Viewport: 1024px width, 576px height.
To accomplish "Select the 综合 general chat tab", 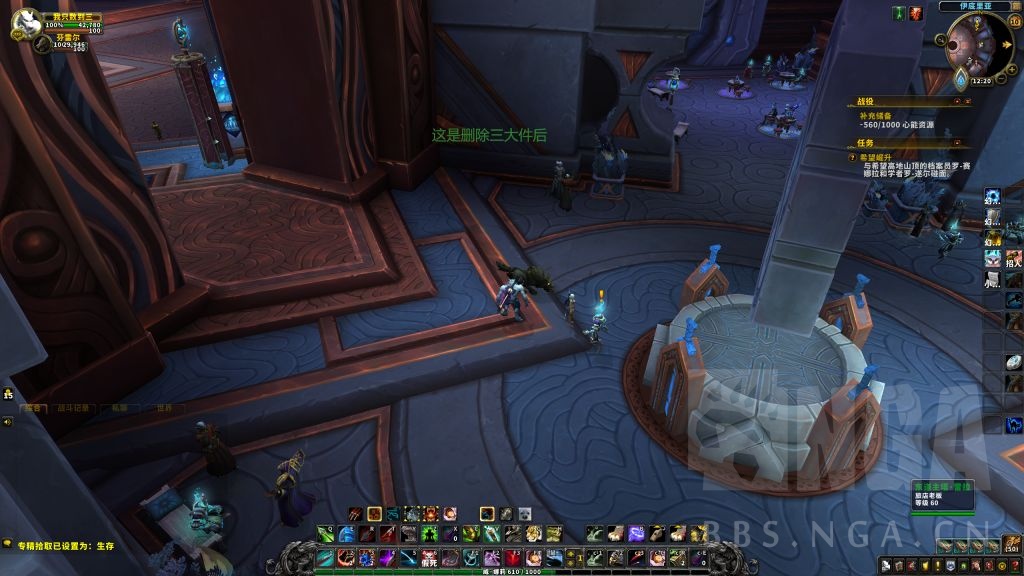I will 35,408.
